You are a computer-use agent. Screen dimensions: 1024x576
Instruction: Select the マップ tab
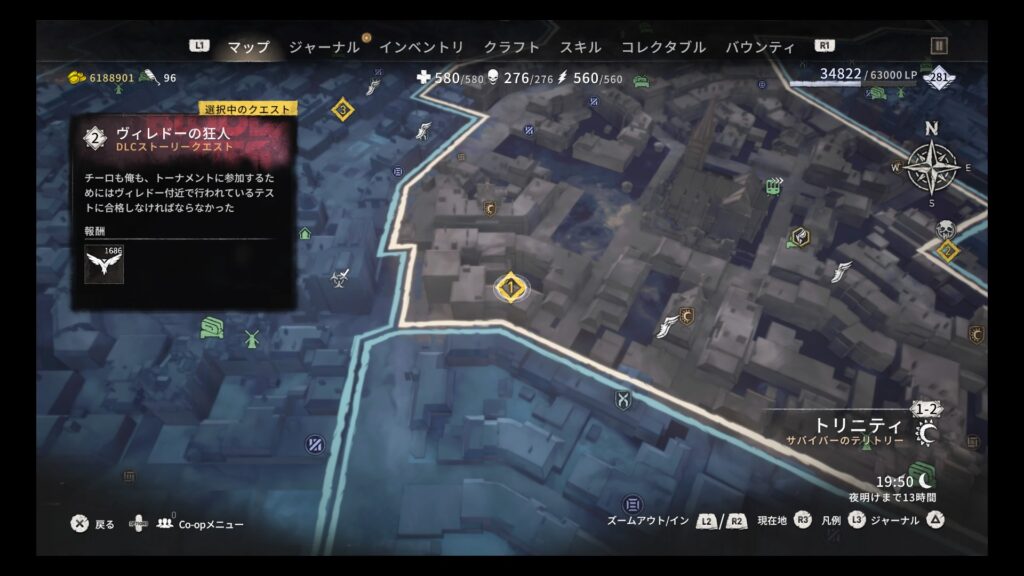click(x=248, y=47)
